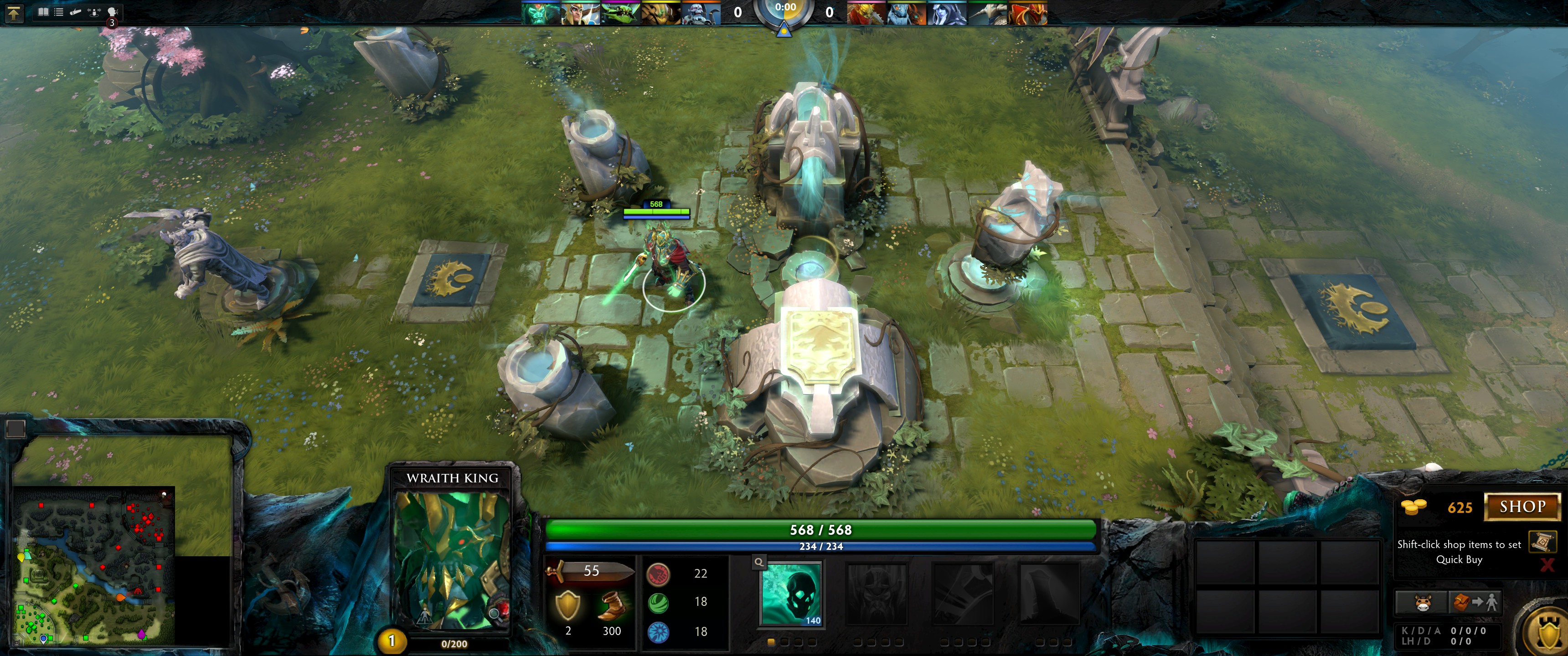The width and height of the screenshot is (1568, 656).
Task: Select the Wraith King hero portrait
Action: (452, 560)
